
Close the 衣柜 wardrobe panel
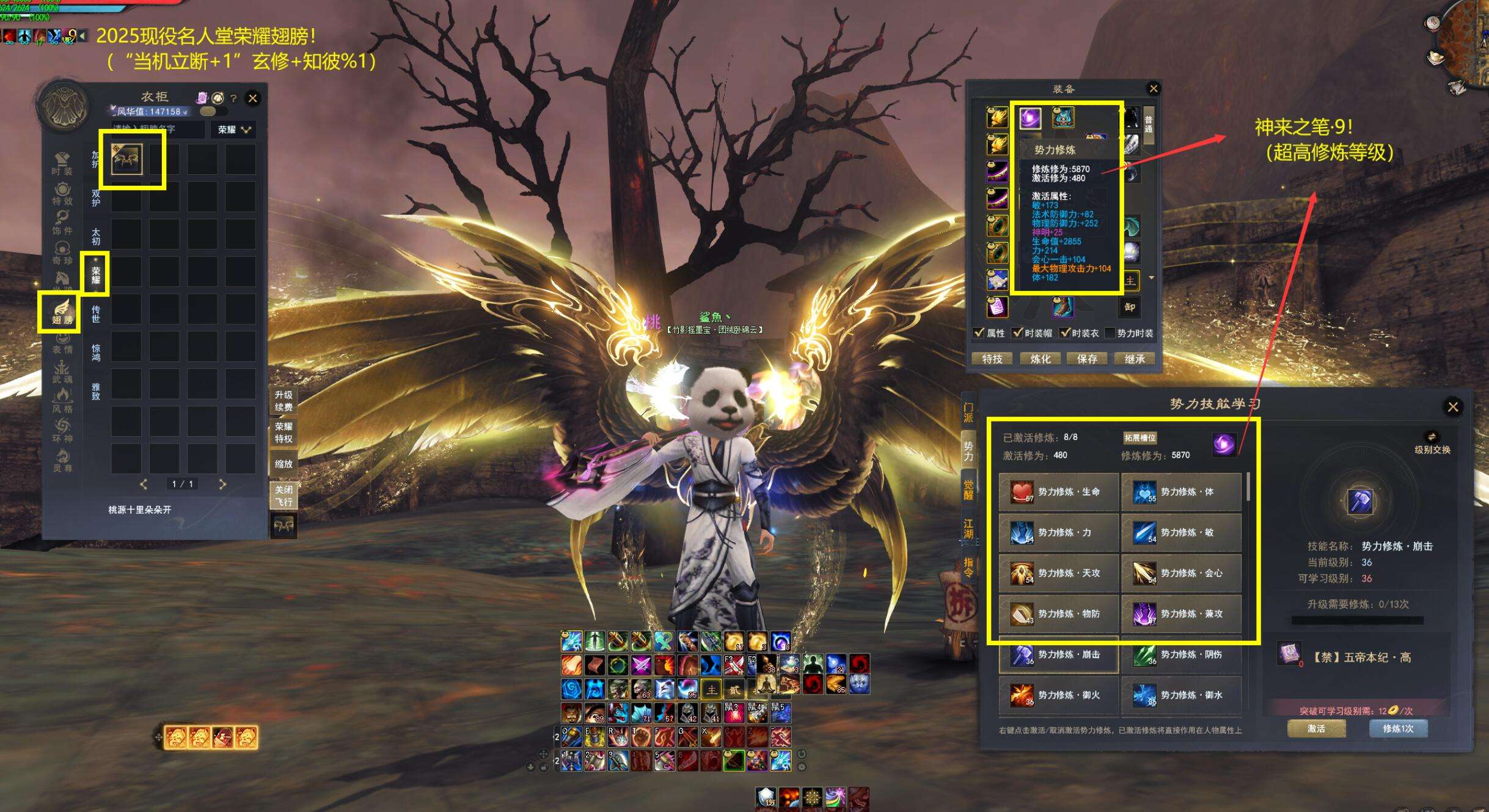(x=252, y=98)
